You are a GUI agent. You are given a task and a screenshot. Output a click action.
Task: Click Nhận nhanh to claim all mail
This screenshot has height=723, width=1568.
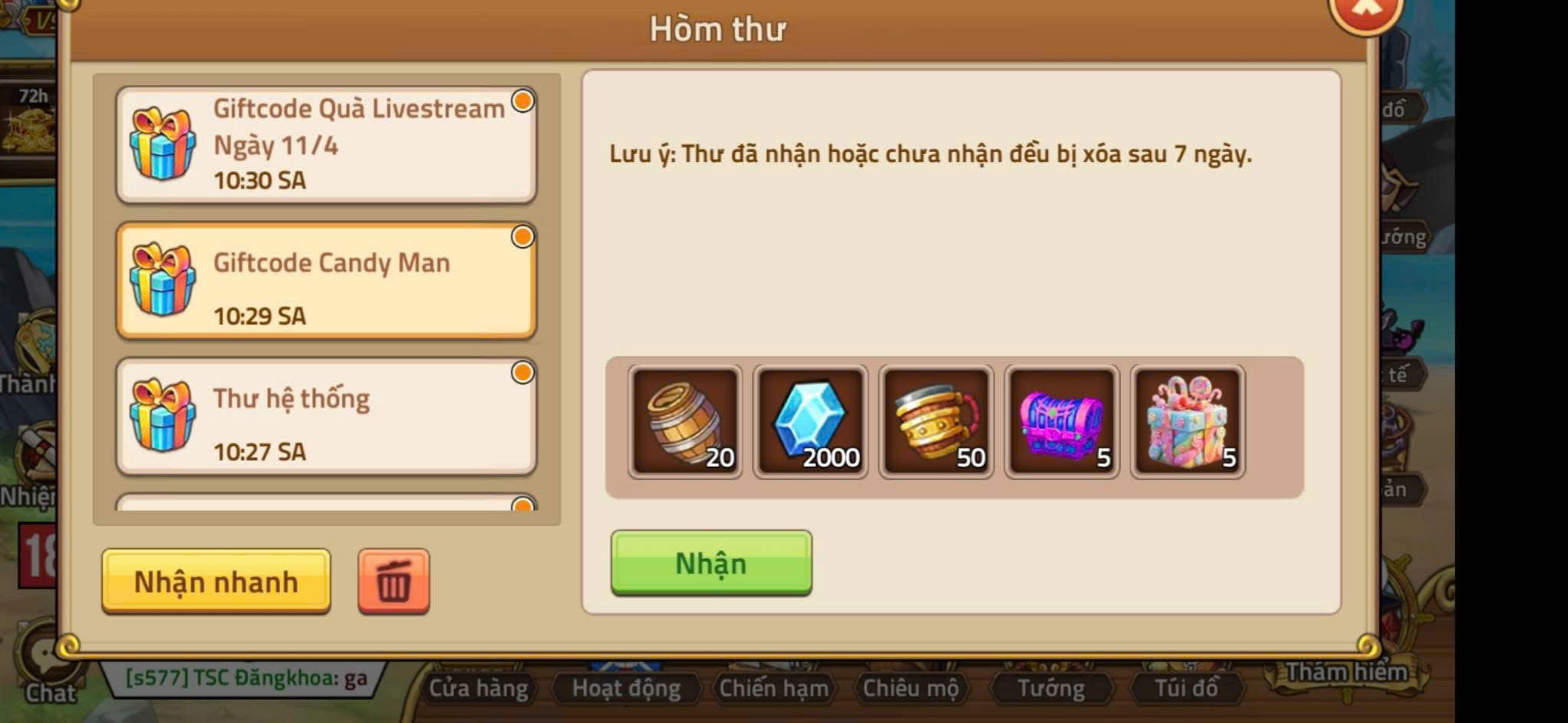pyautogui.click(x=216, y=581)
